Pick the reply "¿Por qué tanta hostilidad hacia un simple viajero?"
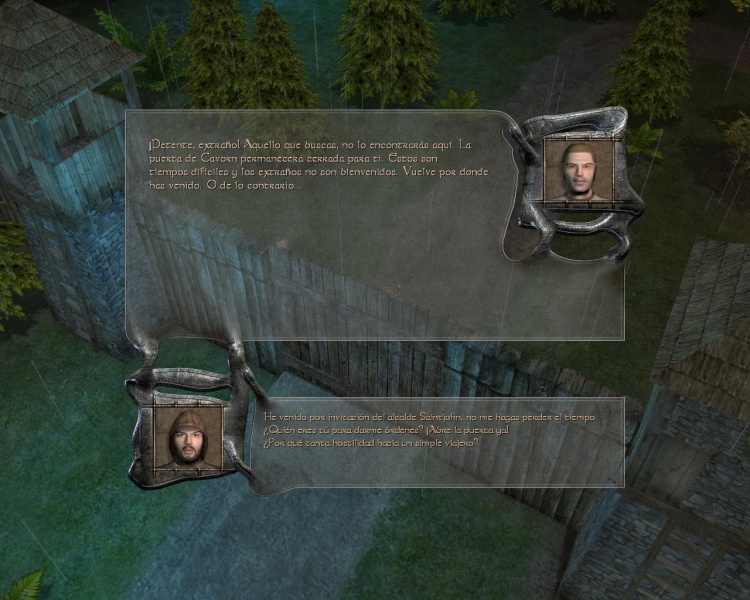The image size is (750, 600). tap(370, 442)
